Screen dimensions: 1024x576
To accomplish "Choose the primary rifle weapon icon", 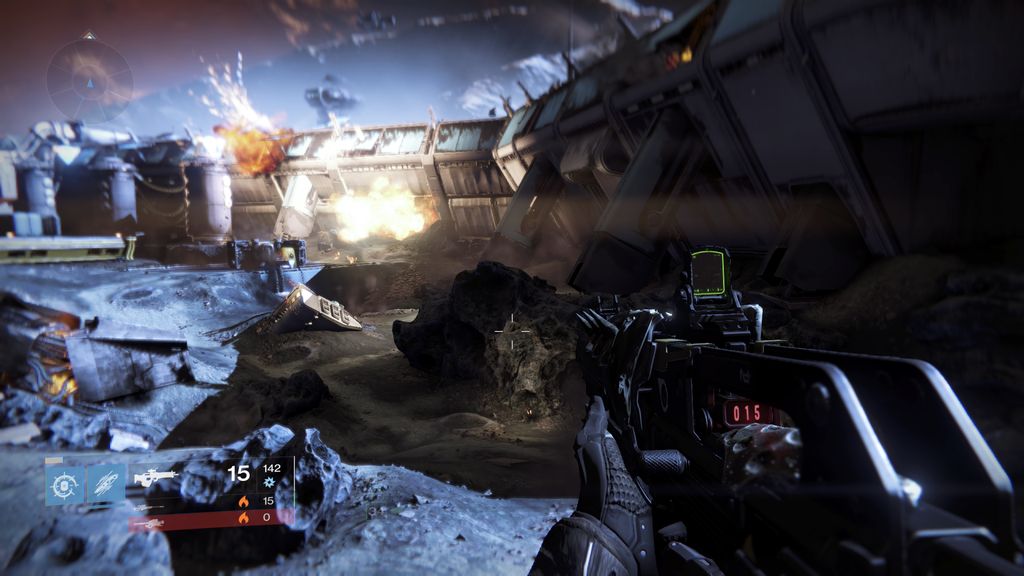I will pyautogui.click(x=155, y=477).
